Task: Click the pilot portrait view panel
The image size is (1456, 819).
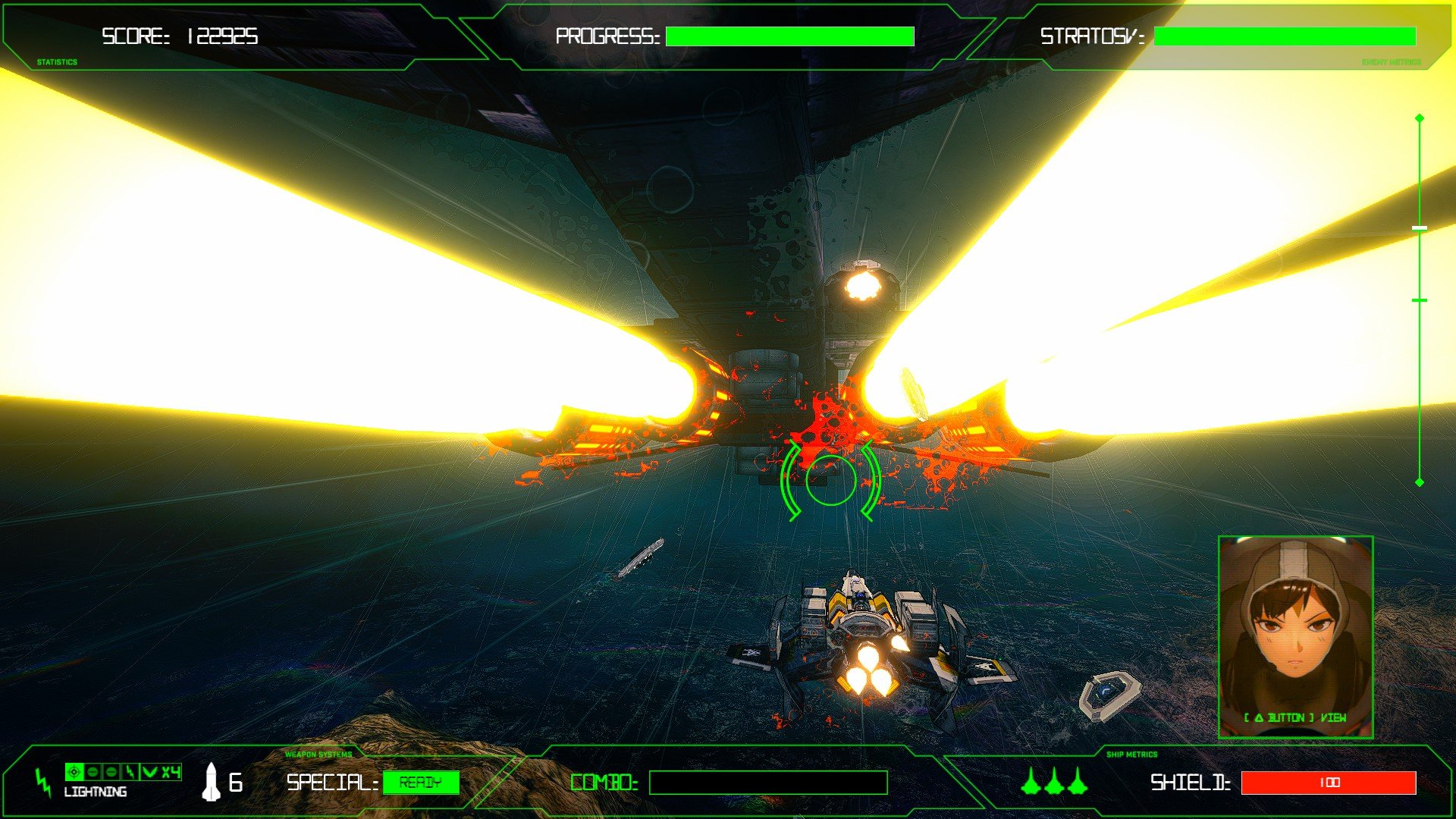Action: click(1295, 636)
